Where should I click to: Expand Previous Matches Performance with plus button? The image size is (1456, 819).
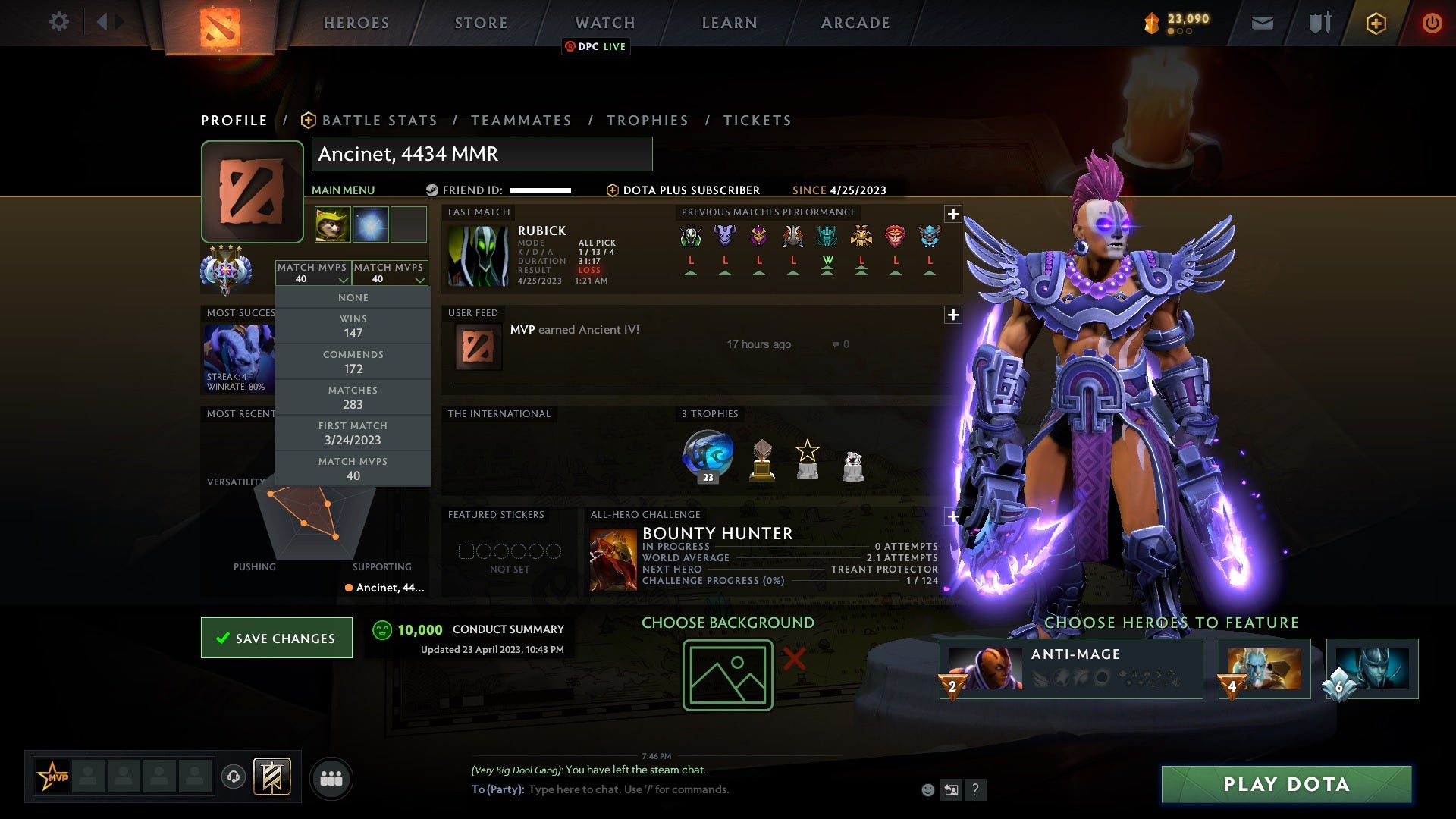pos(953,213)
